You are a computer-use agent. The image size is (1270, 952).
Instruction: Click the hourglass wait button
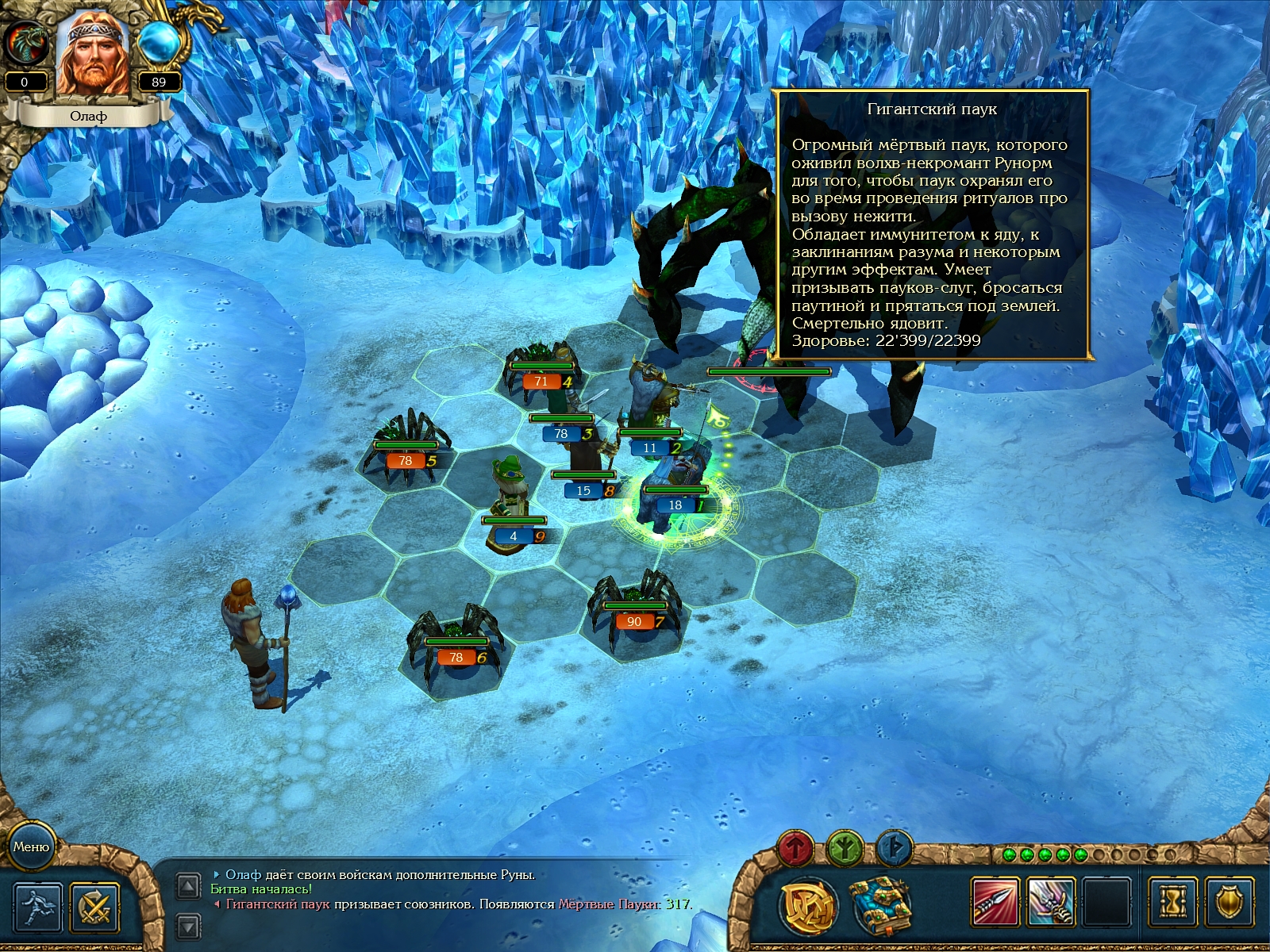(x=1172, y=902)
